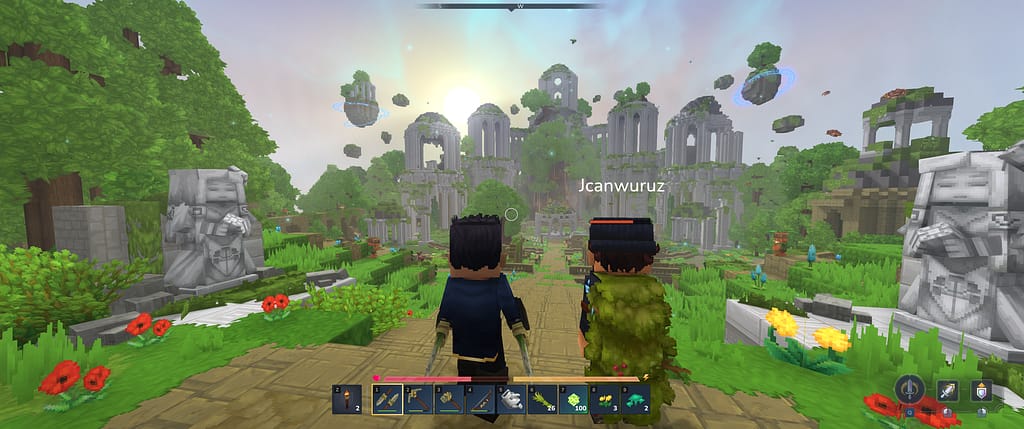
Task: Activate the circular sword signature ability
Action: point(910,389)
